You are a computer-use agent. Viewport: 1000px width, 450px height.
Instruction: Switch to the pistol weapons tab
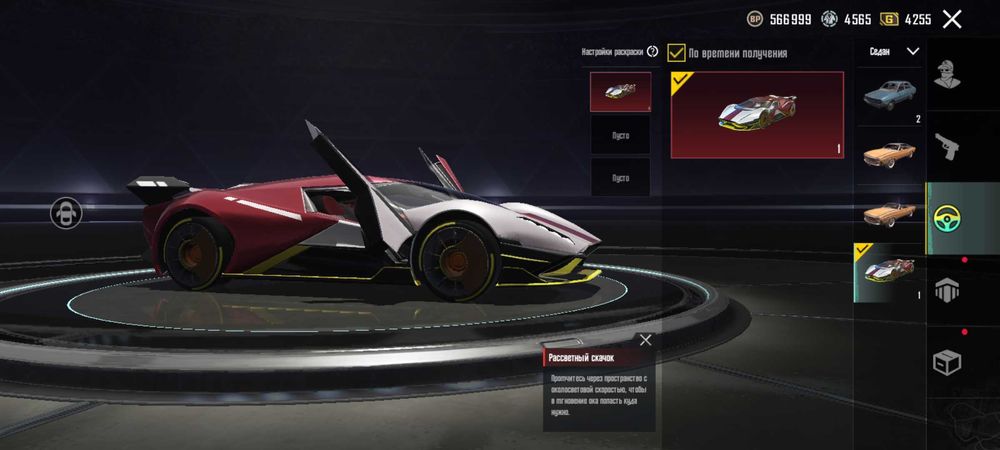click(x=947, y=147)
